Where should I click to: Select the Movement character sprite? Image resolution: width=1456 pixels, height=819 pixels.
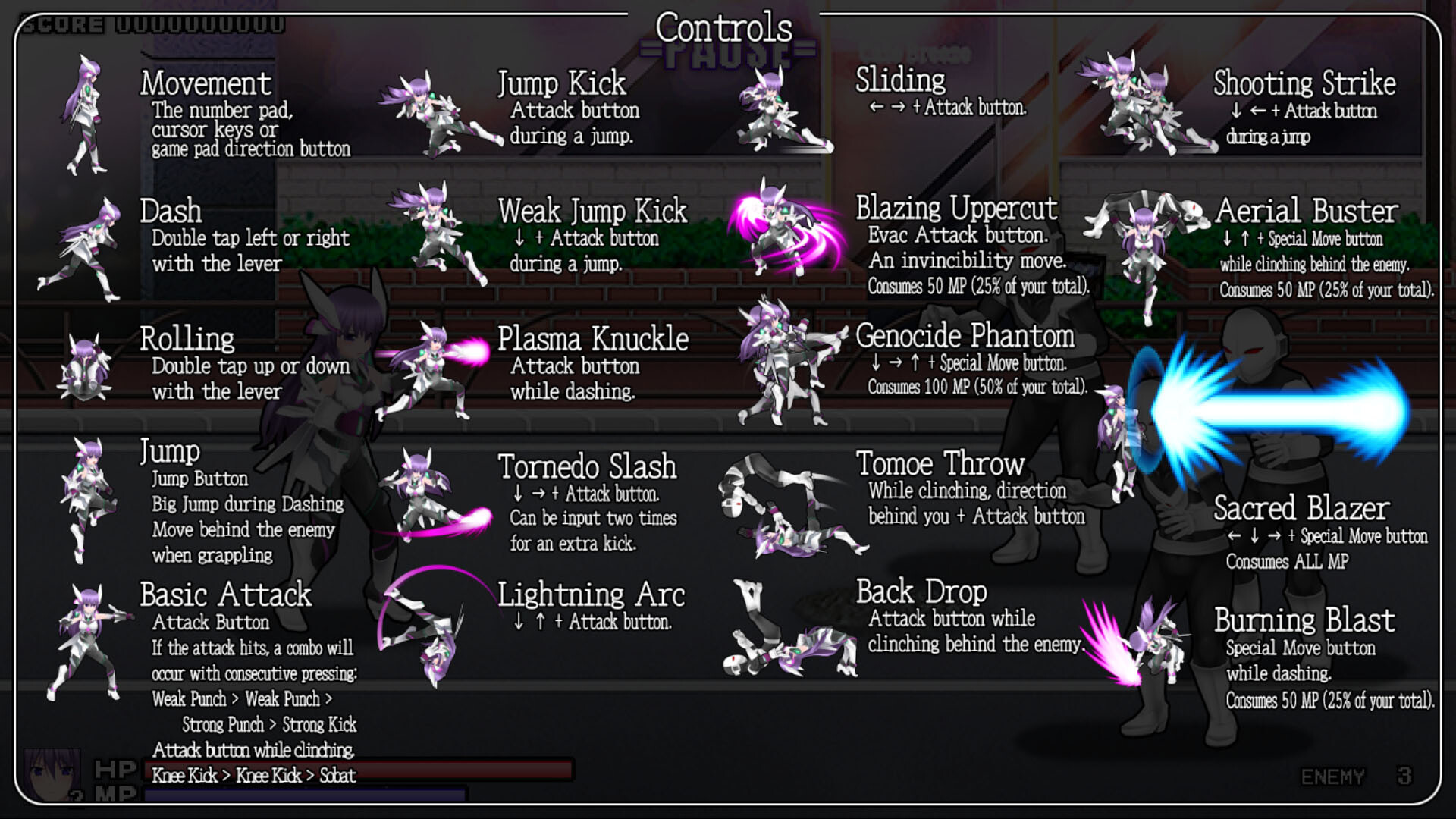(87, 114)
